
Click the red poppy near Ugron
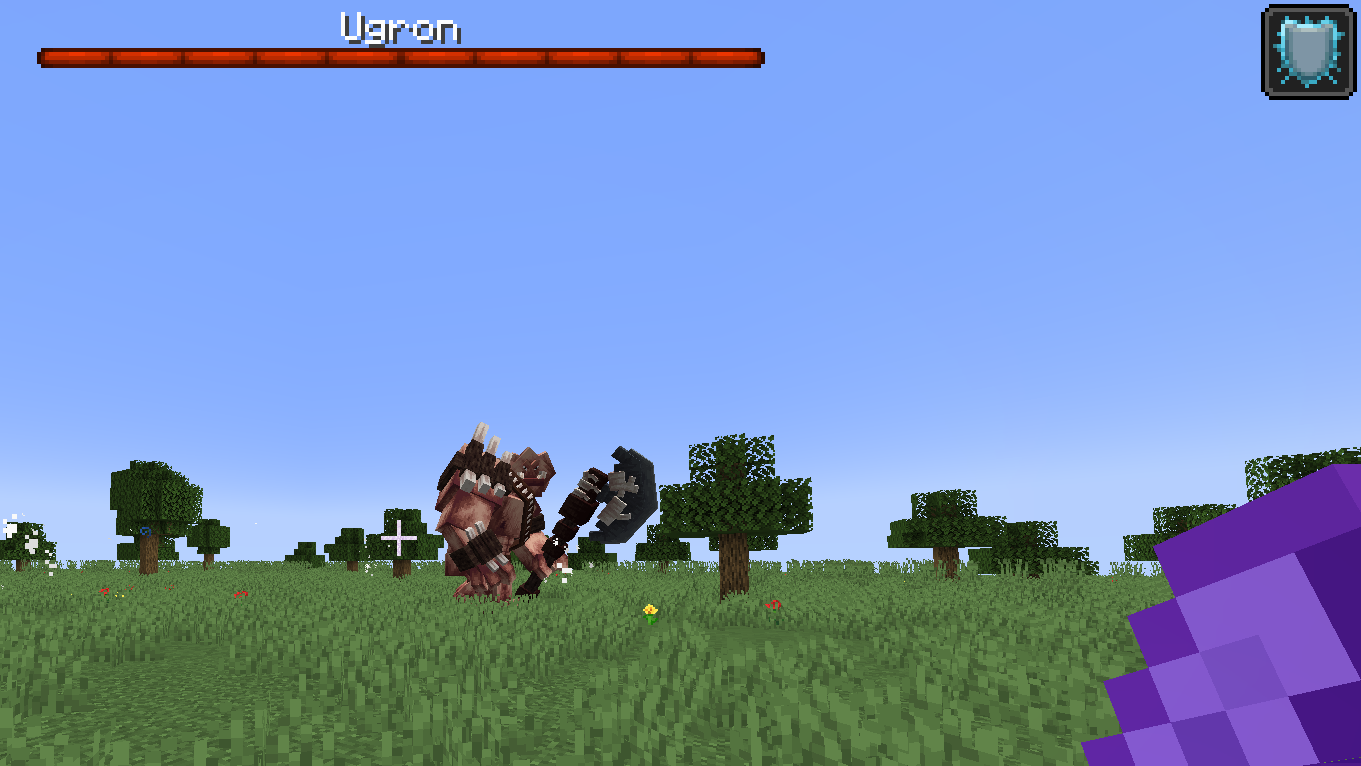[776, 606]
